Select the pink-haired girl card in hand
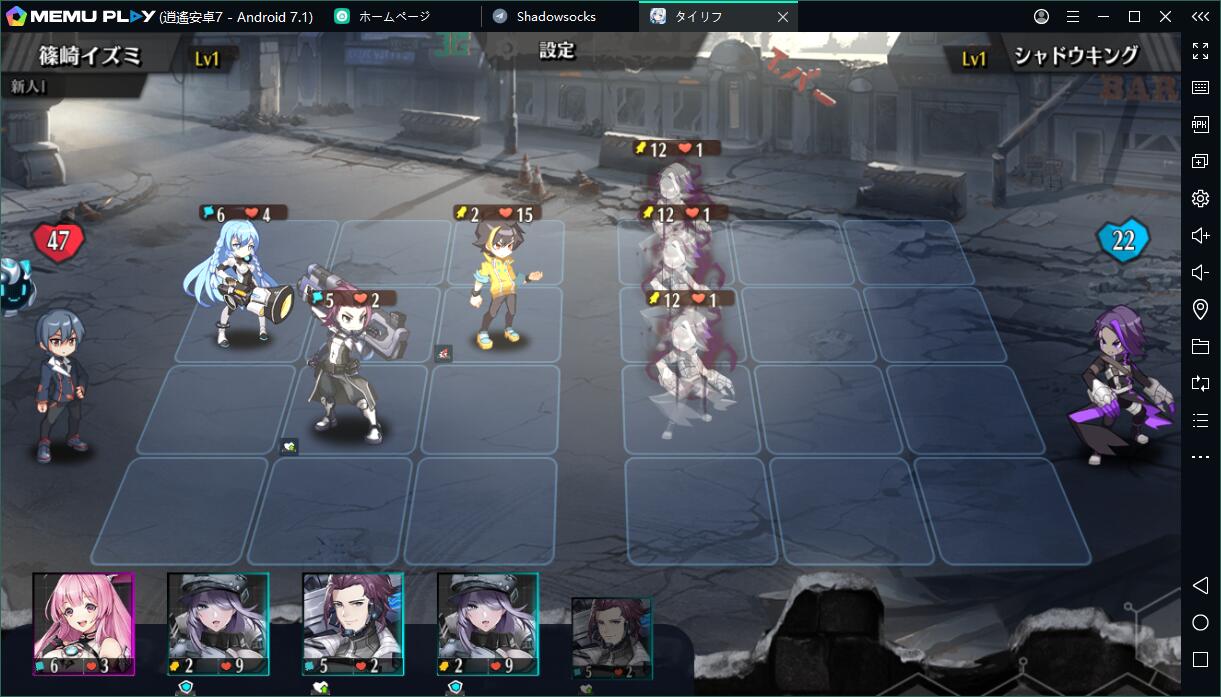The height and width of the screenshot is (697, 1221). 83,623
